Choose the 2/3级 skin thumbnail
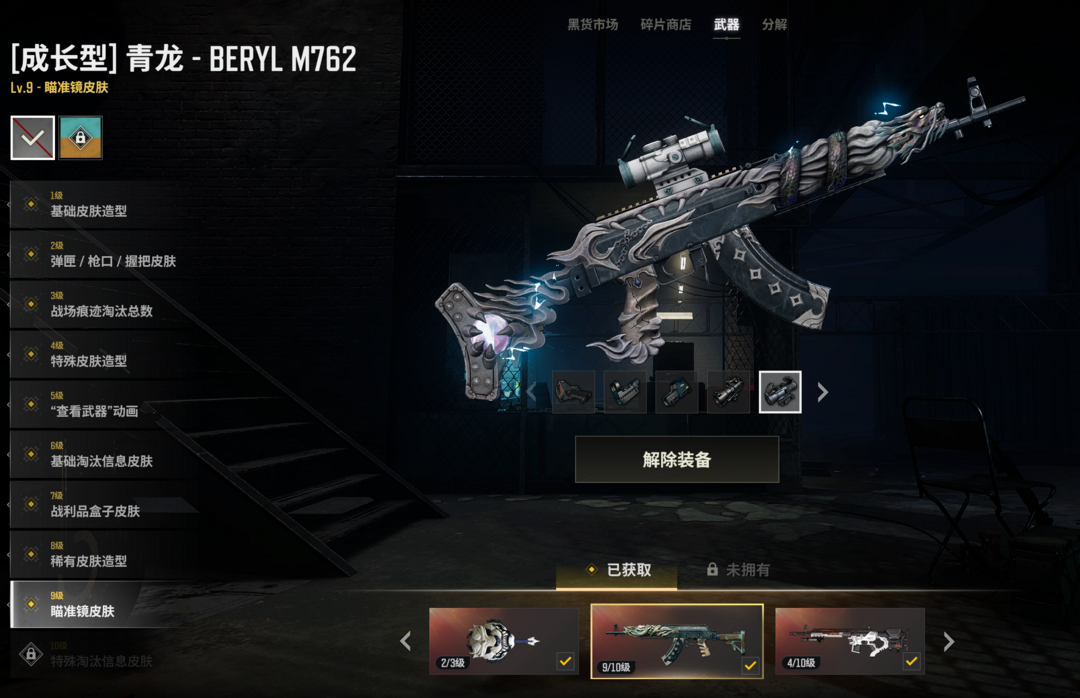The width and height of the screenshot is (1080, 698). (503, 640)
